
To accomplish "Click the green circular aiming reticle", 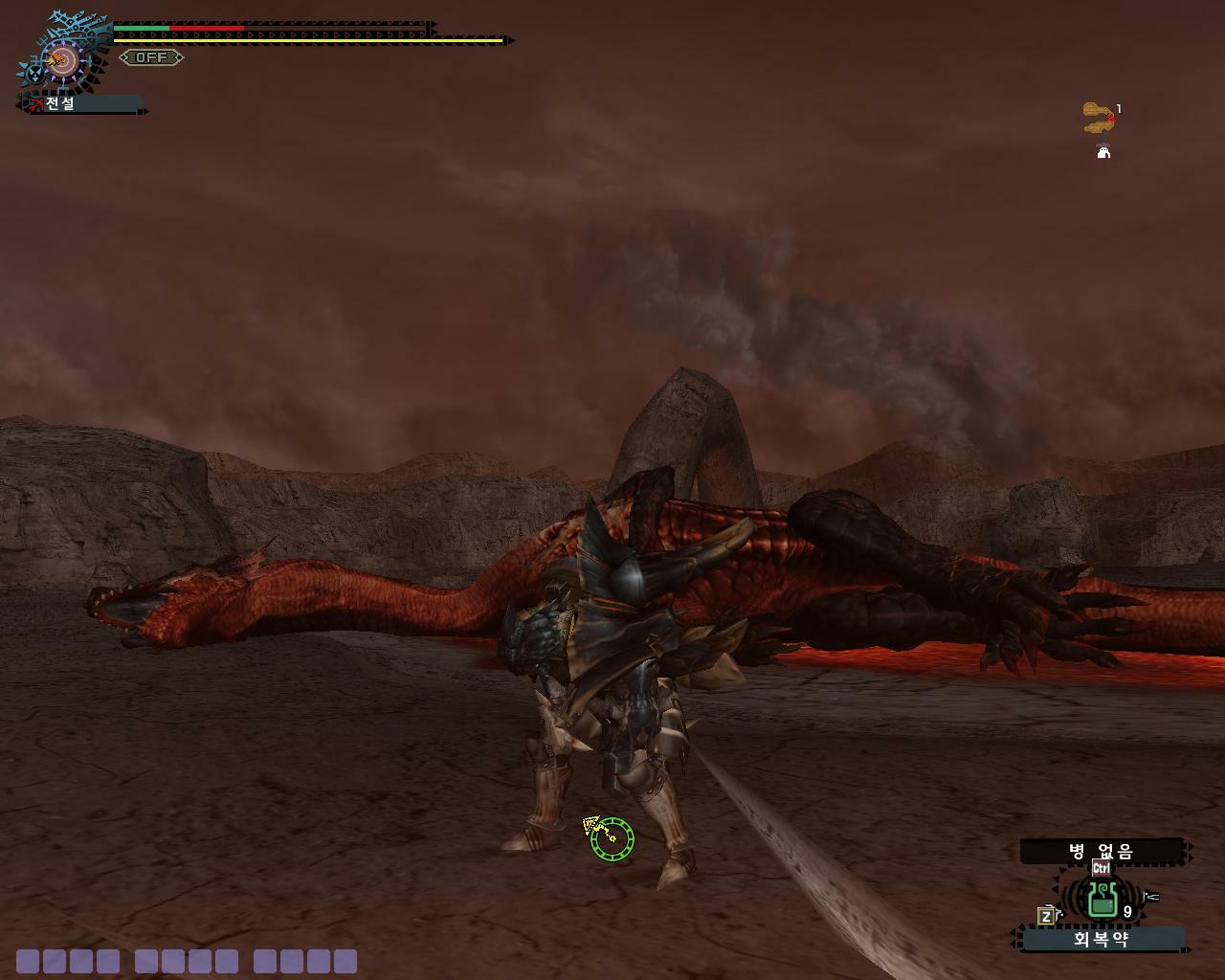I will pyautogui.click(x=612, y=839).
